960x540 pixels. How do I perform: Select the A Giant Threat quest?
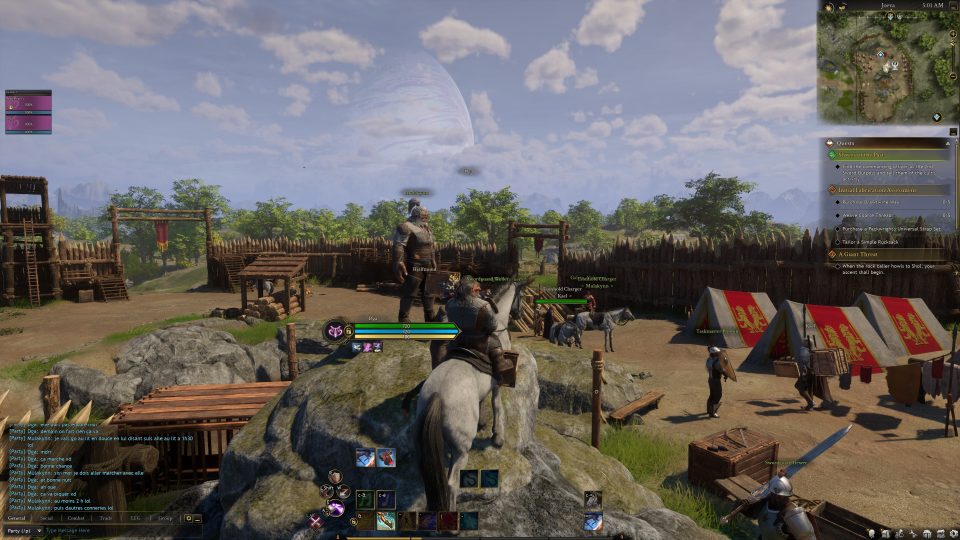[858, 254]
